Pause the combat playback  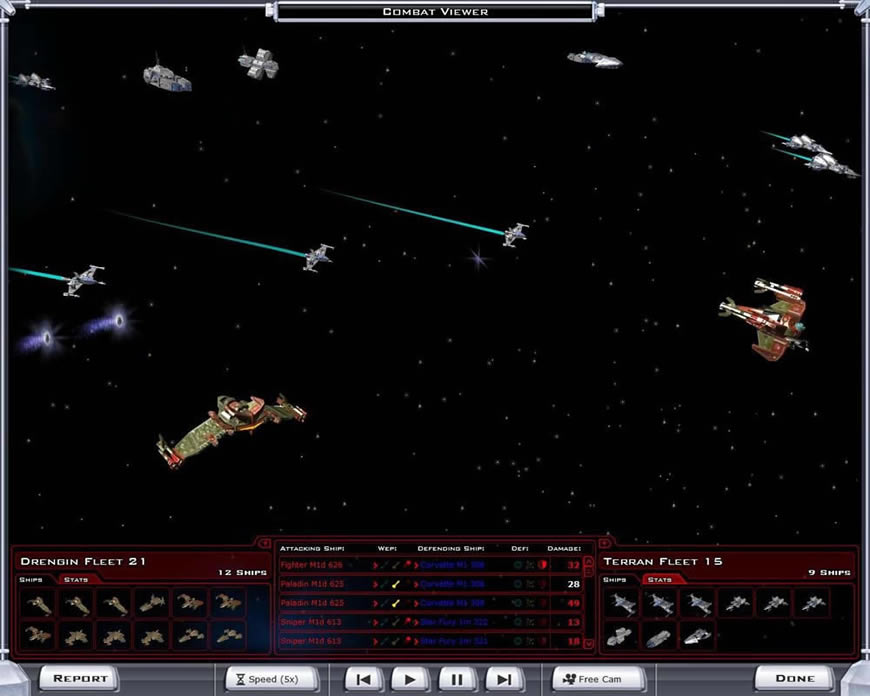[457, 679]
